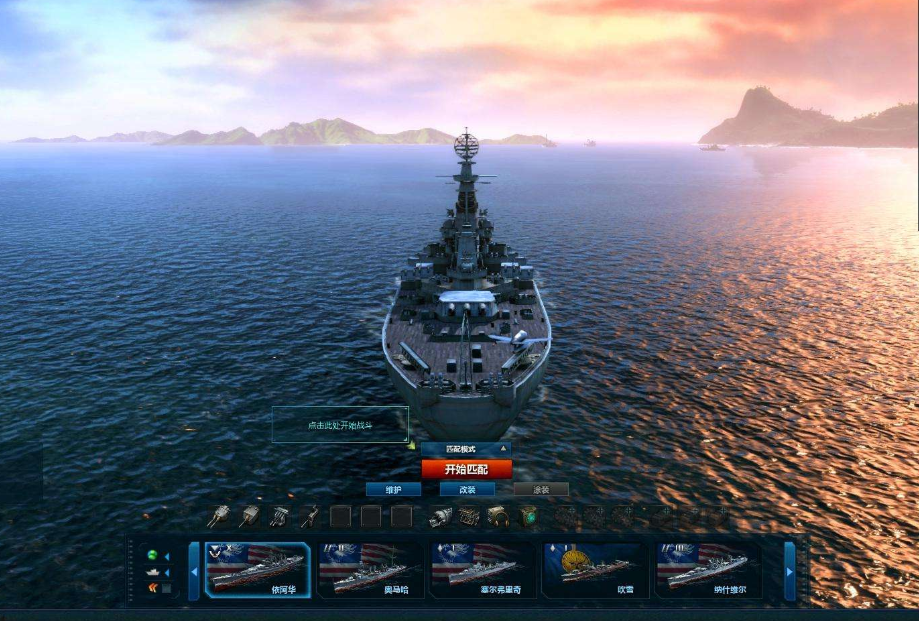Choose the 奥马哈 ship card
The width and height of the screenshot is (919, 621).
(x=370, y=570)
